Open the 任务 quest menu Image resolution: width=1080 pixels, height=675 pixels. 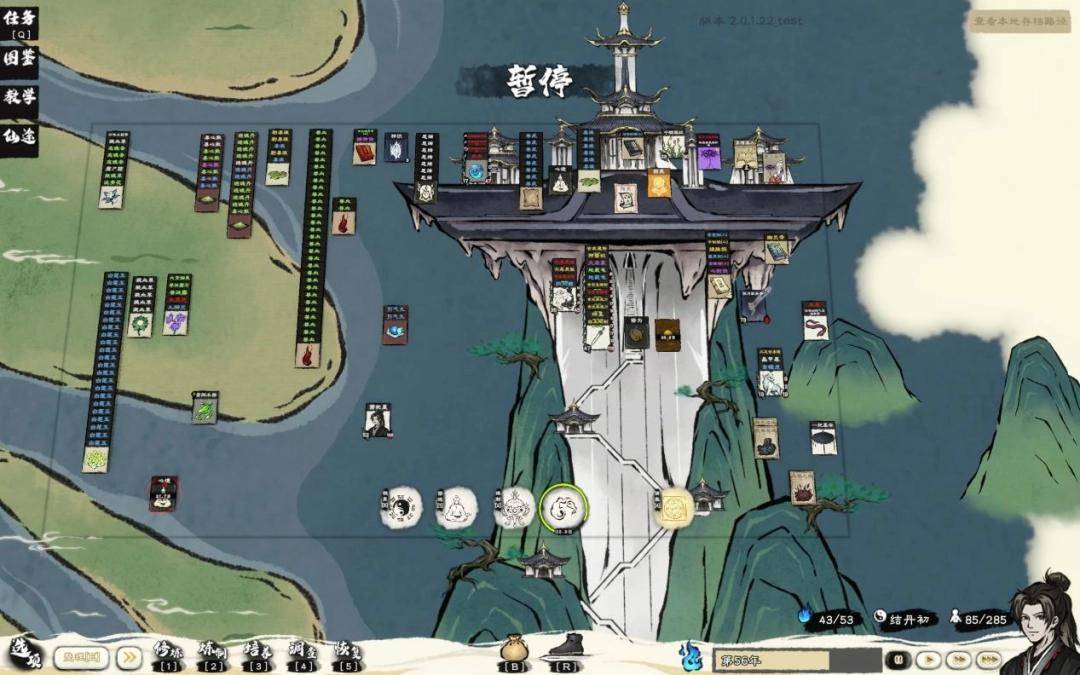(x=19, y=20)
